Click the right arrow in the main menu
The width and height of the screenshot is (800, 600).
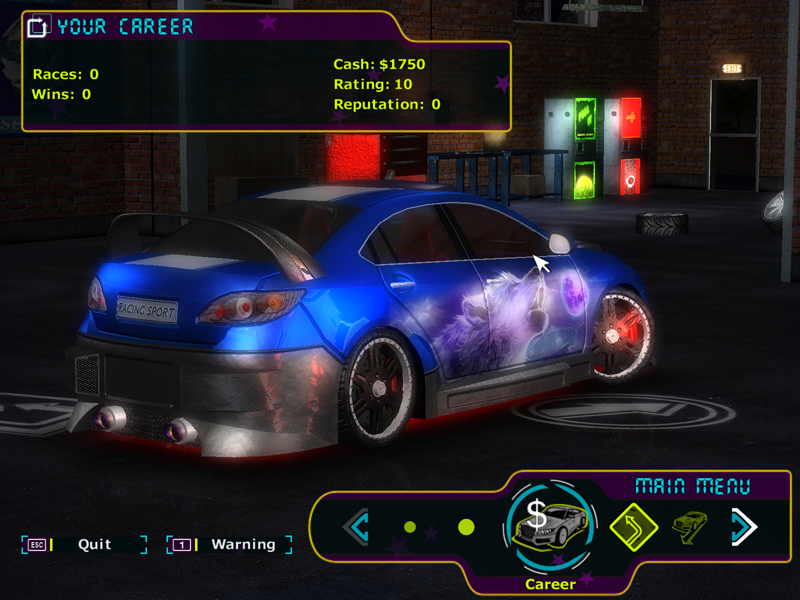[744, 526]
